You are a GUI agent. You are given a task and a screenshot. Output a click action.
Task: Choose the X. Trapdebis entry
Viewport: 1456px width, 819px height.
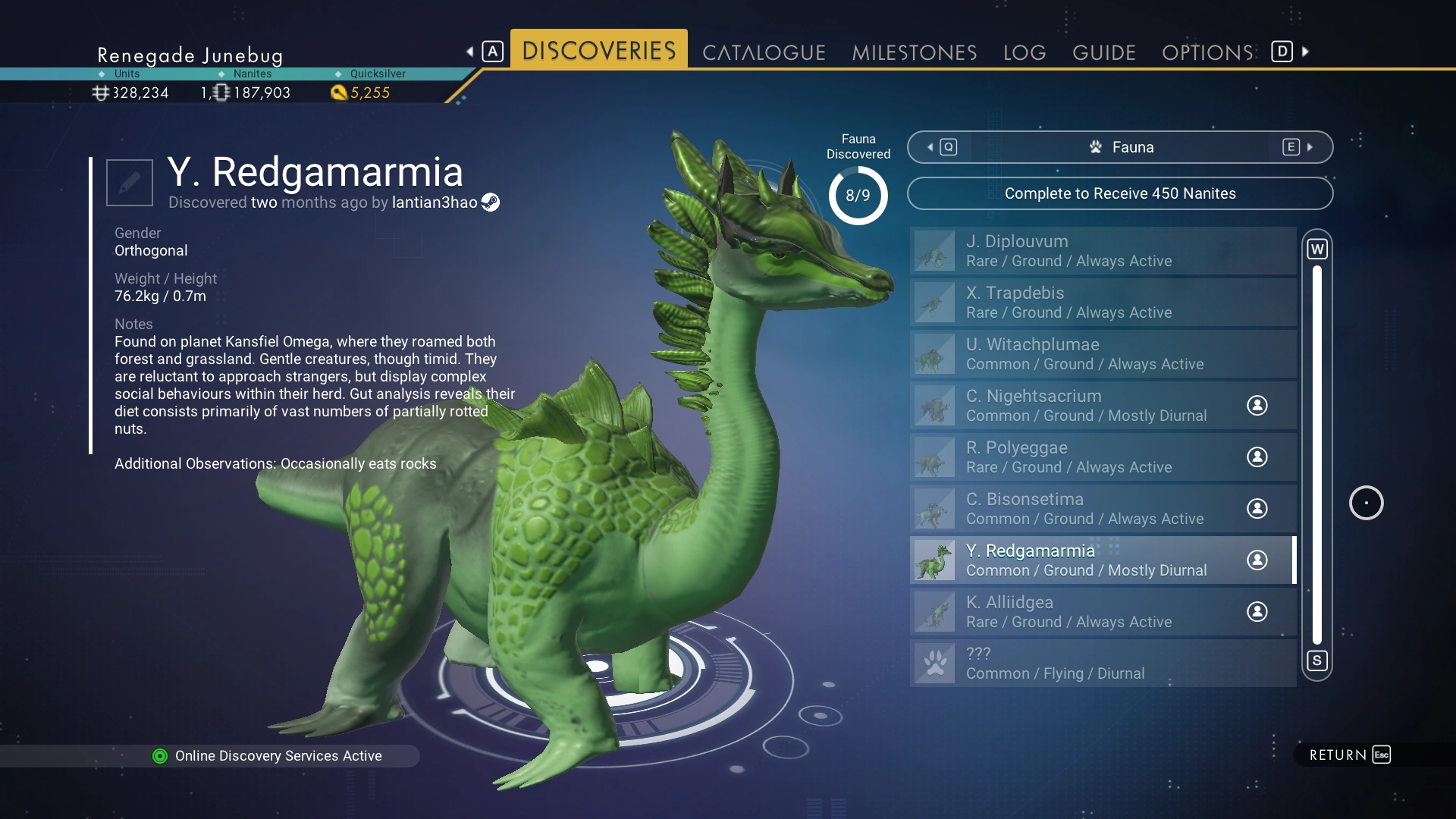(1103, 303)
